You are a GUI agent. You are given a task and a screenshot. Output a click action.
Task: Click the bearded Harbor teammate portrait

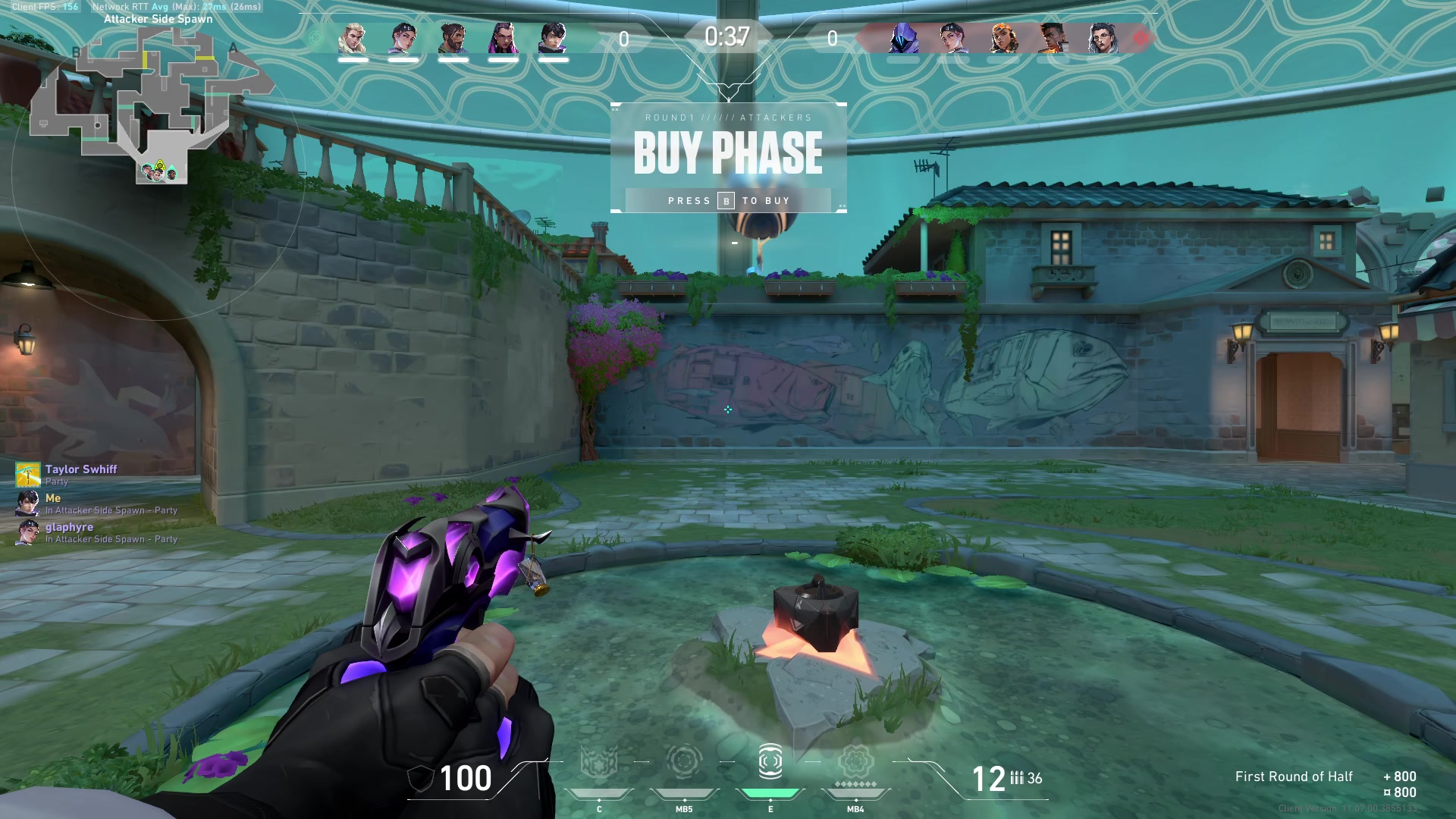pos(453,38)
